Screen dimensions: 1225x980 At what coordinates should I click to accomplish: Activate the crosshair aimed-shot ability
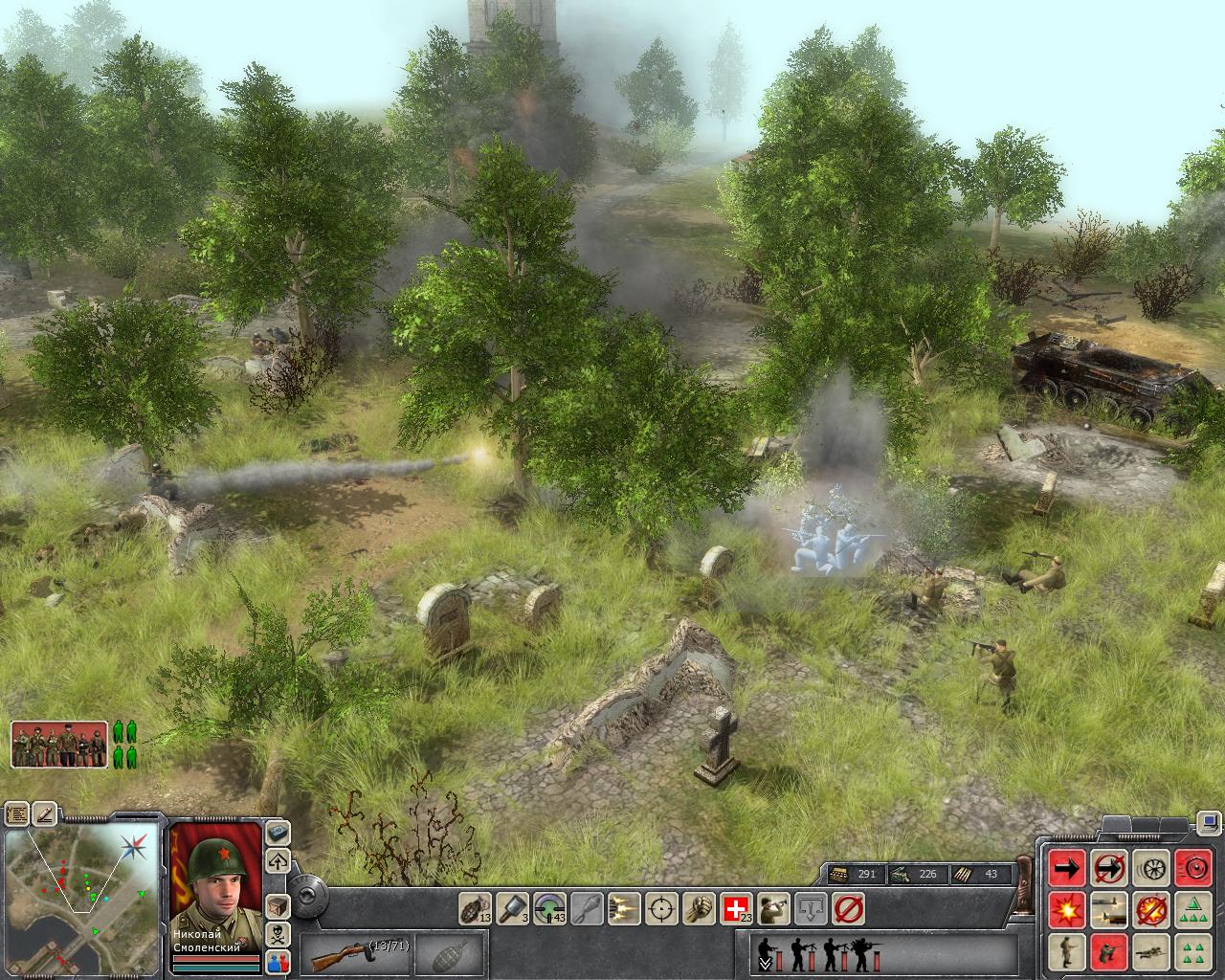(661, 908)
